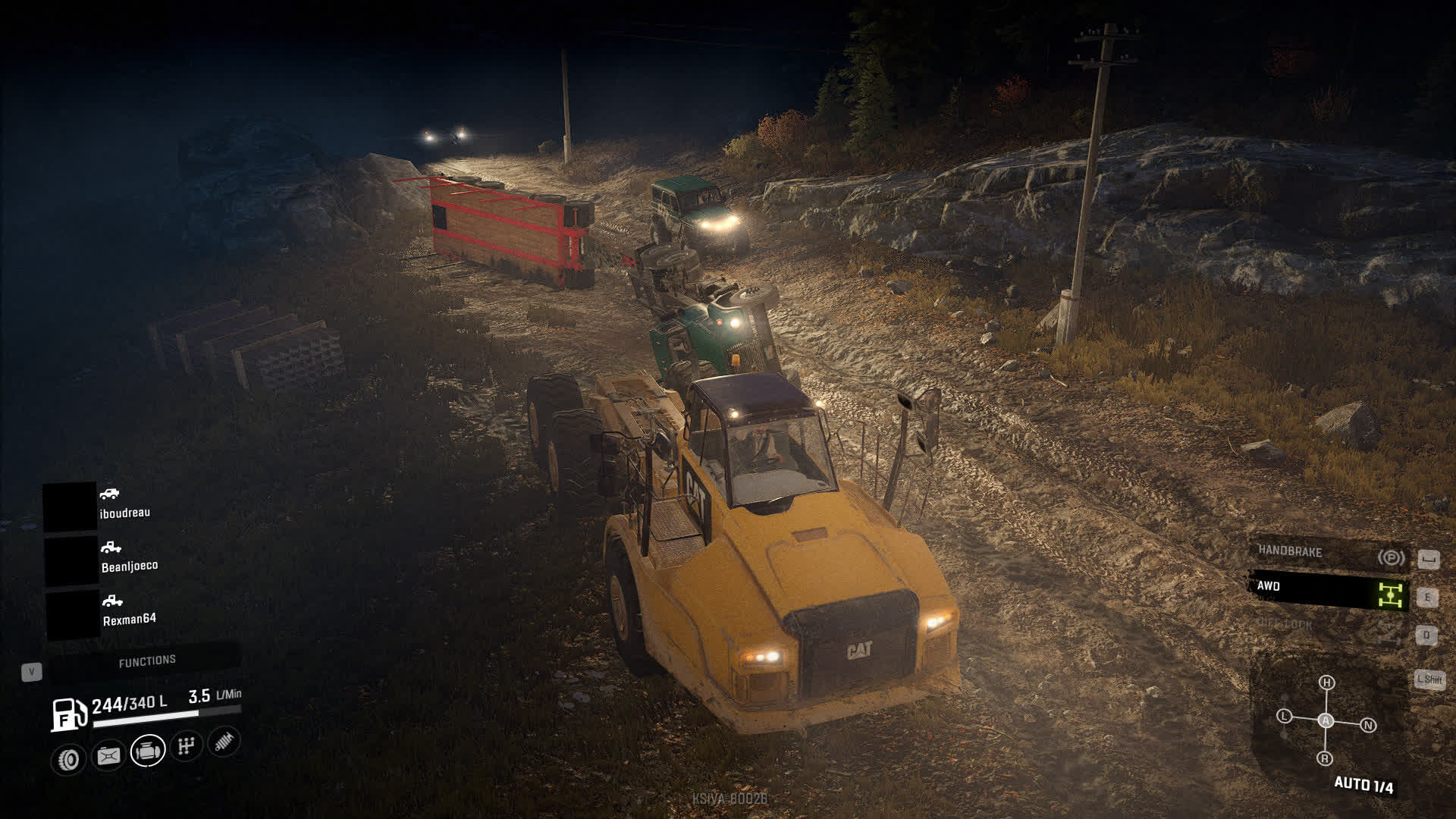The image size is (1456, 819).
Task: Click the suspension spring status icon
Action: point(223,741)
